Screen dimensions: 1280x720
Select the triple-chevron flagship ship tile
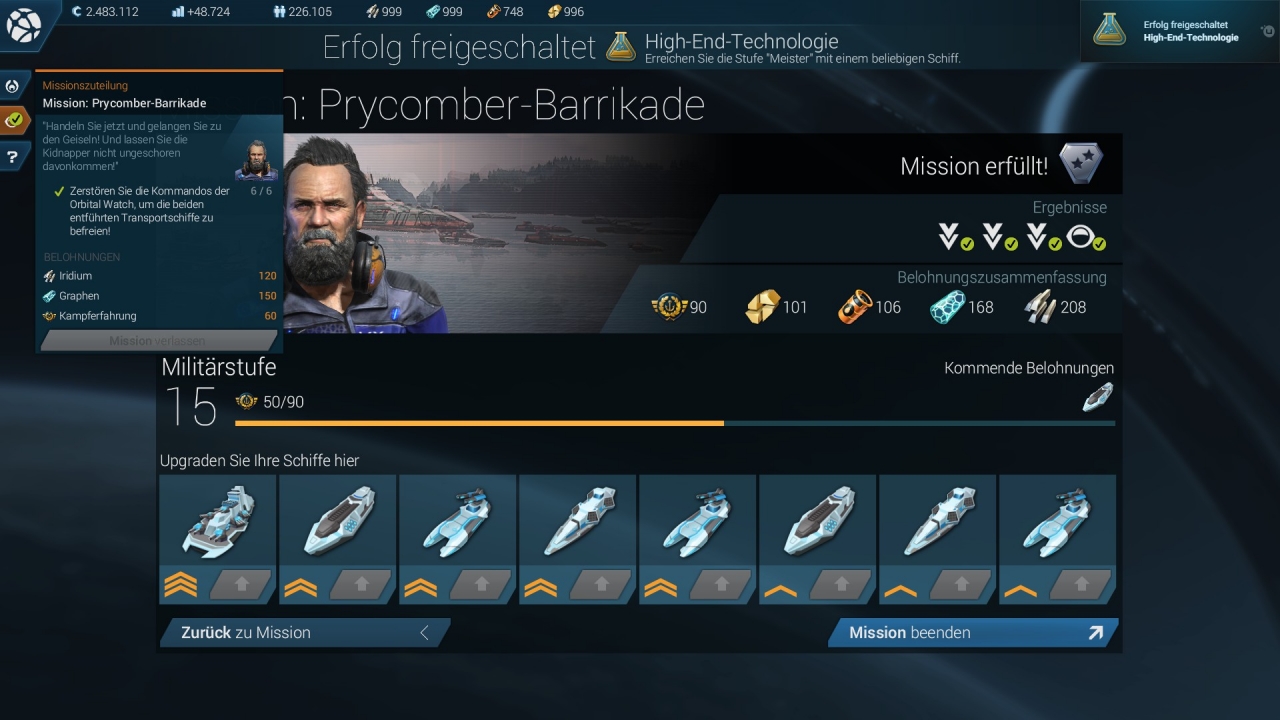point(217,521)
